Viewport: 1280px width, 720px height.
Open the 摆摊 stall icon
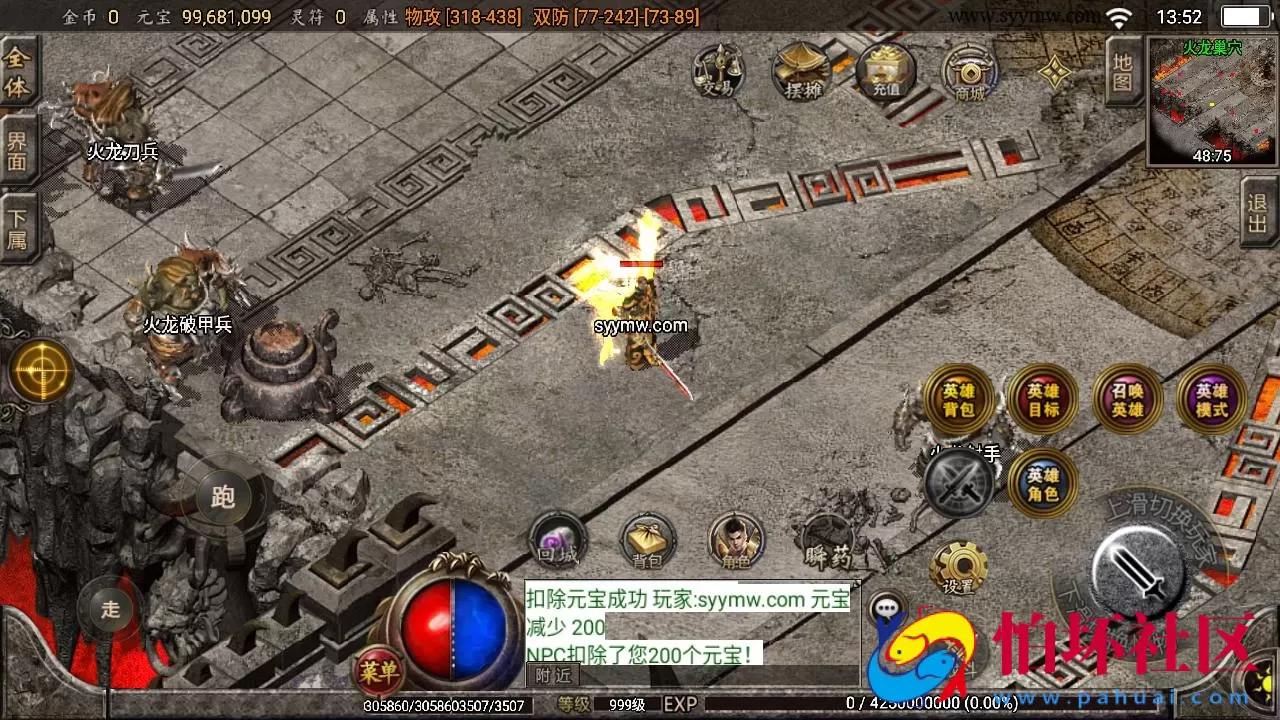[x=800, y=70]
